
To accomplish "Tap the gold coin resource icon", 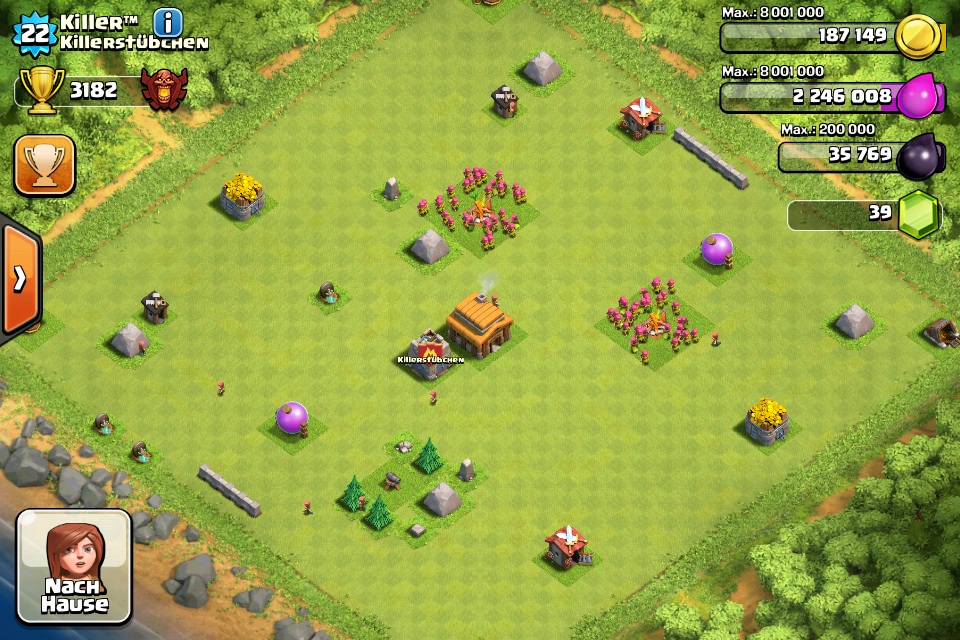I will [917, 37].
